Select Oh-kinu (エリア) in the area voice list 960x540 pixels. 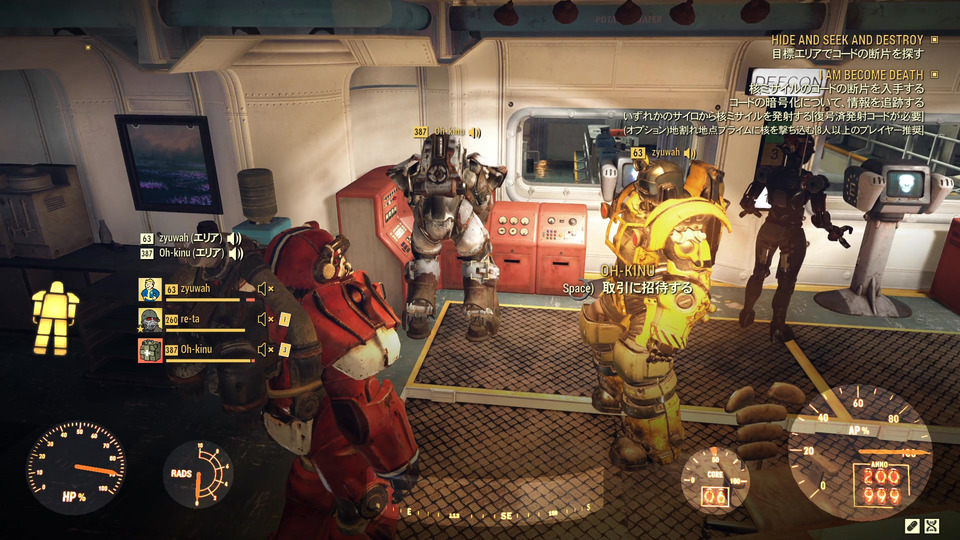pyautogui.click(x=189, y=254)
